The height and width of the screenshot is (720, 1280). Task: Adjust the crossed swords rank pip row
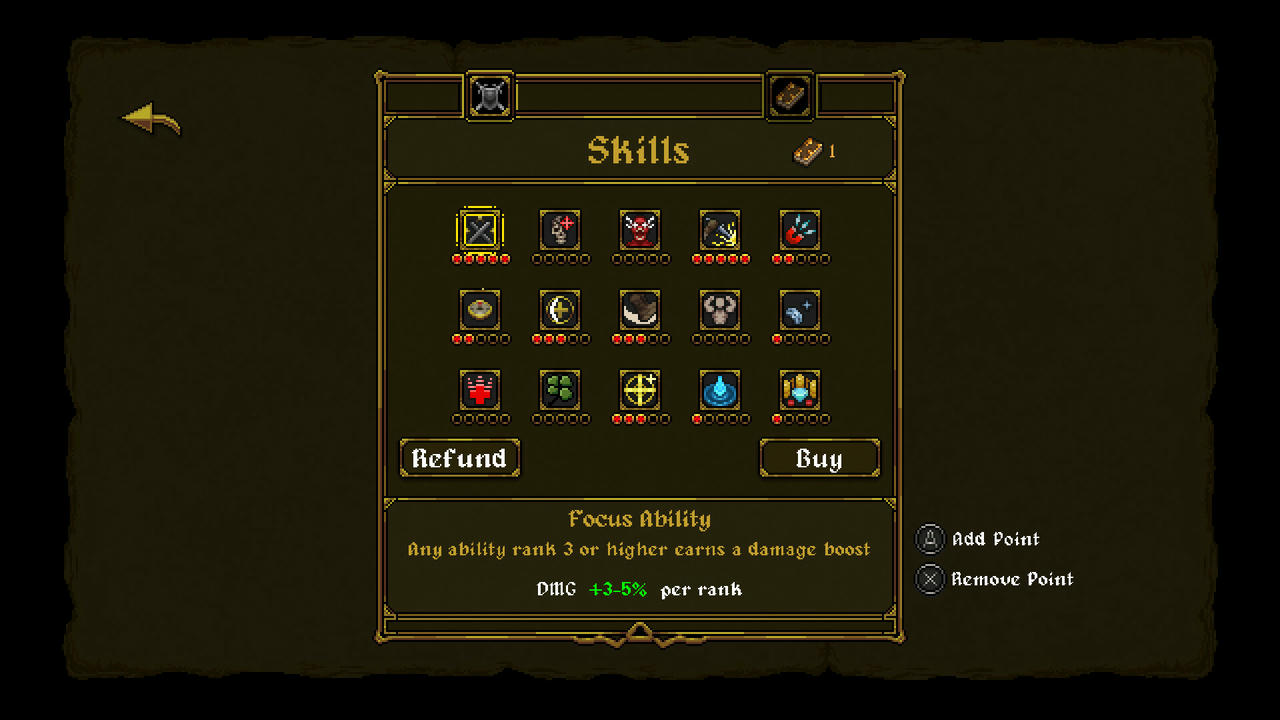coord(480,258)
